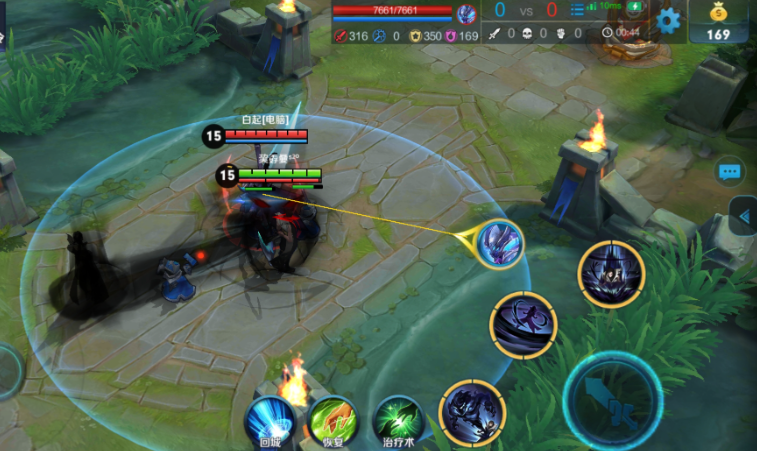The width and height of the screenshot is (757, 451).
Task: Open the scoreboard list icon
Action: (x=577, y=11)
